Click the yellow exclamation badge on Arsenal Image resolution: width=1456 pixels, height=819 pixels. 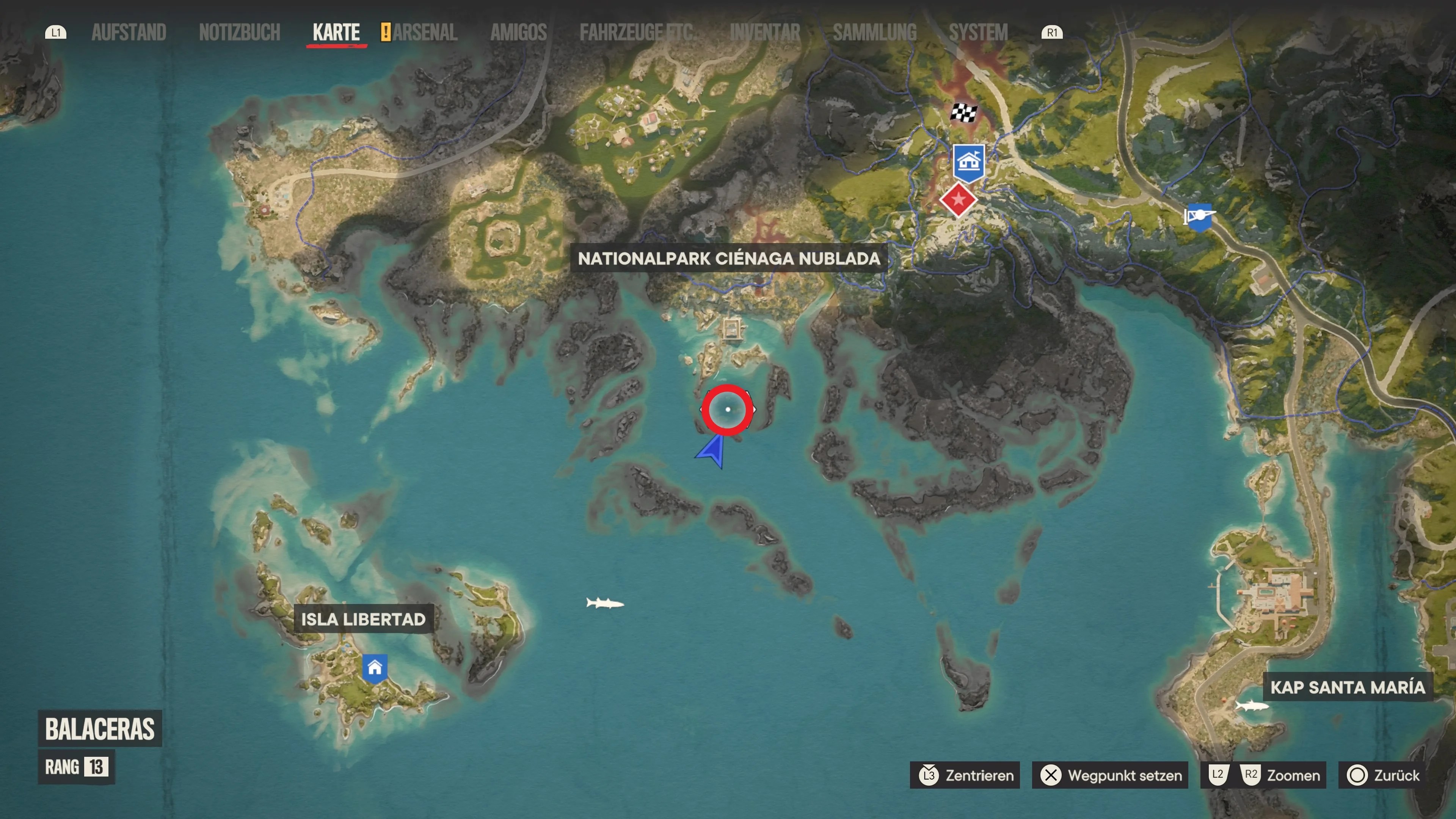(x=386, y=31)
